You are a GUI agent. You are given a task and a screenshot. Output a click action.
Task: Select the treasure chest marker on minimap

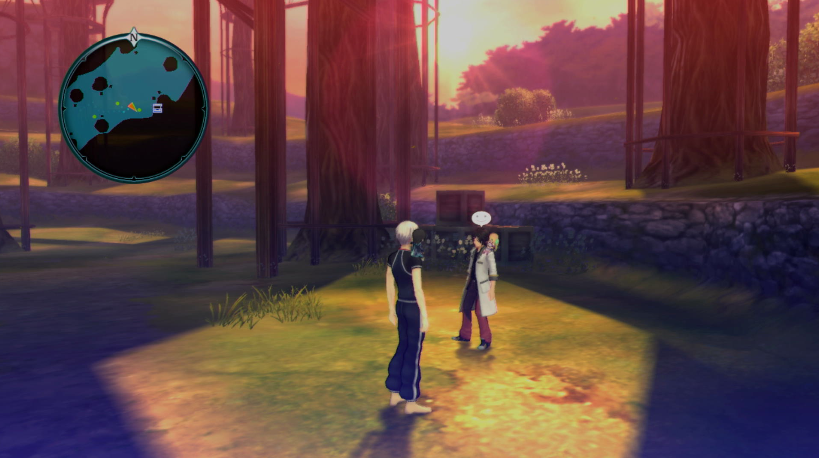tap(158, 108)
